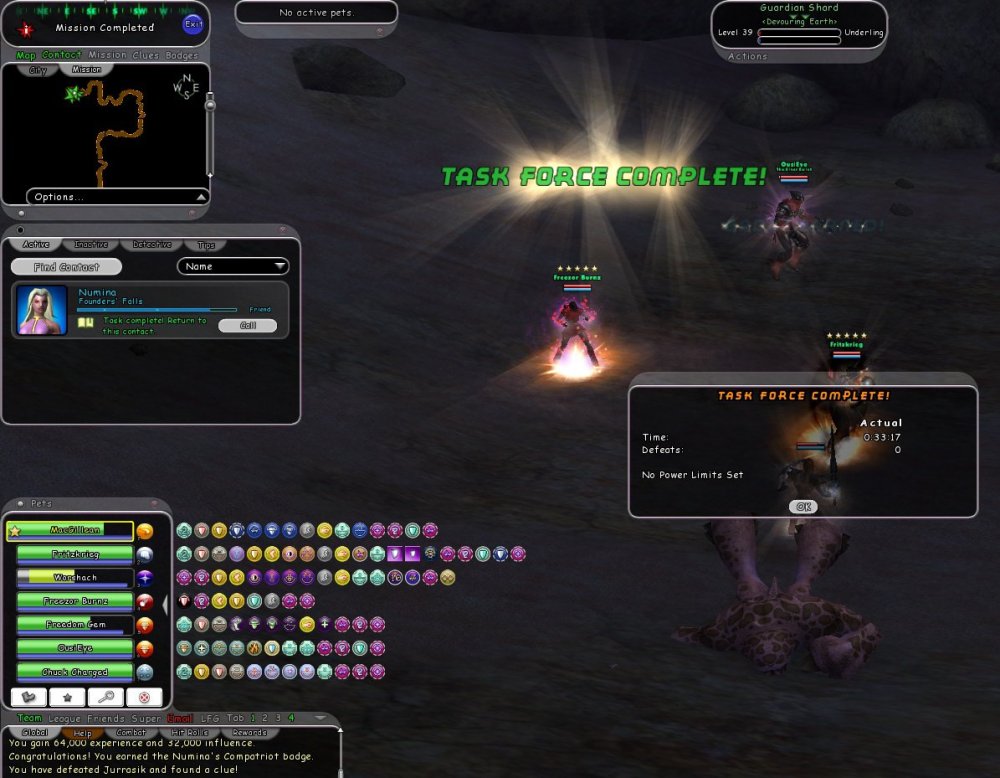1000x778 pixels.
Task: Select teammate Warshach in team list
Action: [75, 578]
